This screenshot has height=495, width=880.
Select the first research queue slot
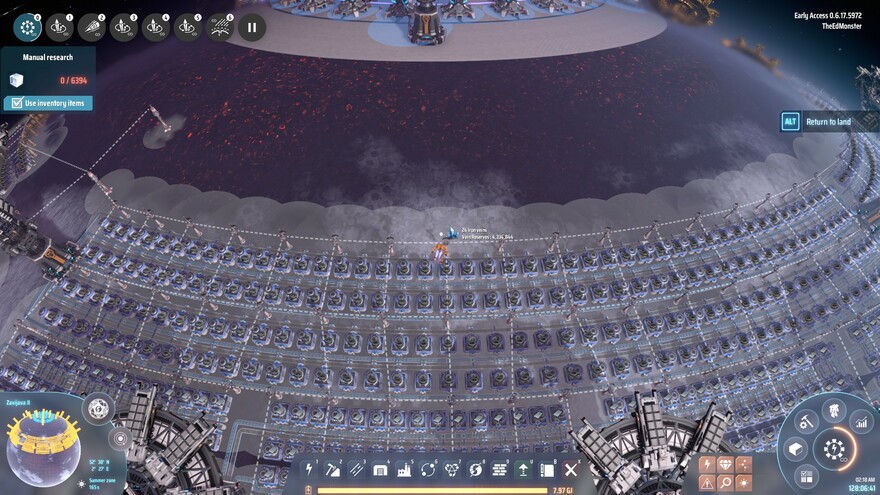[28, 27]
